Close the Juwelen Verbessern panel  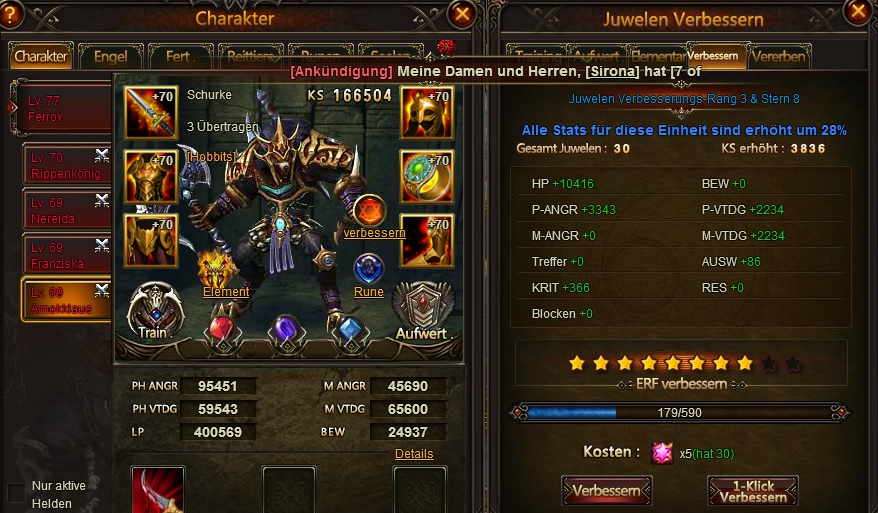[x=857, y=11]
